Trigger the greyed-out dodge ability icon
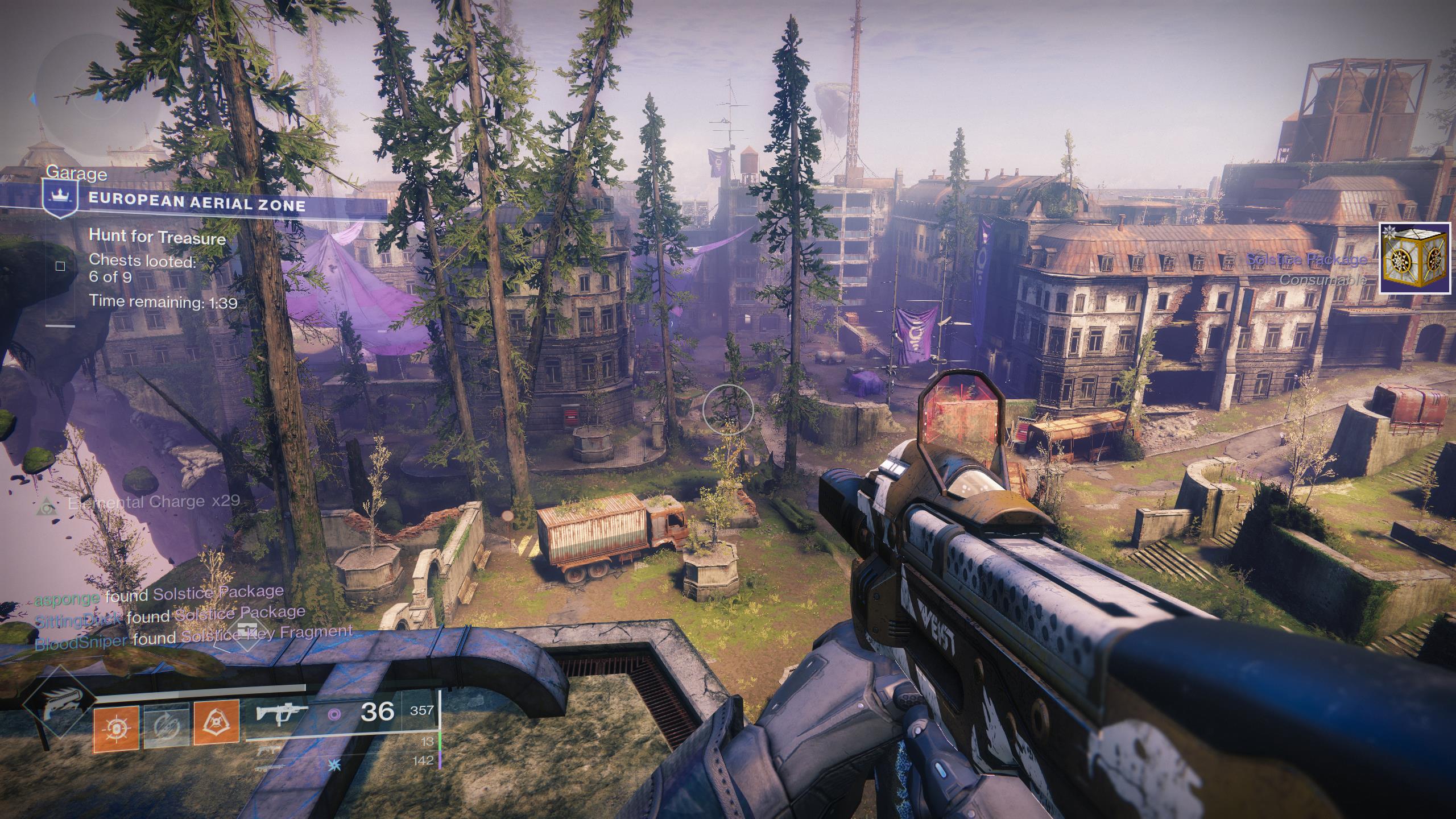Image resolution: width=1456 pixels, height=819 pixels. pos(167,726)
